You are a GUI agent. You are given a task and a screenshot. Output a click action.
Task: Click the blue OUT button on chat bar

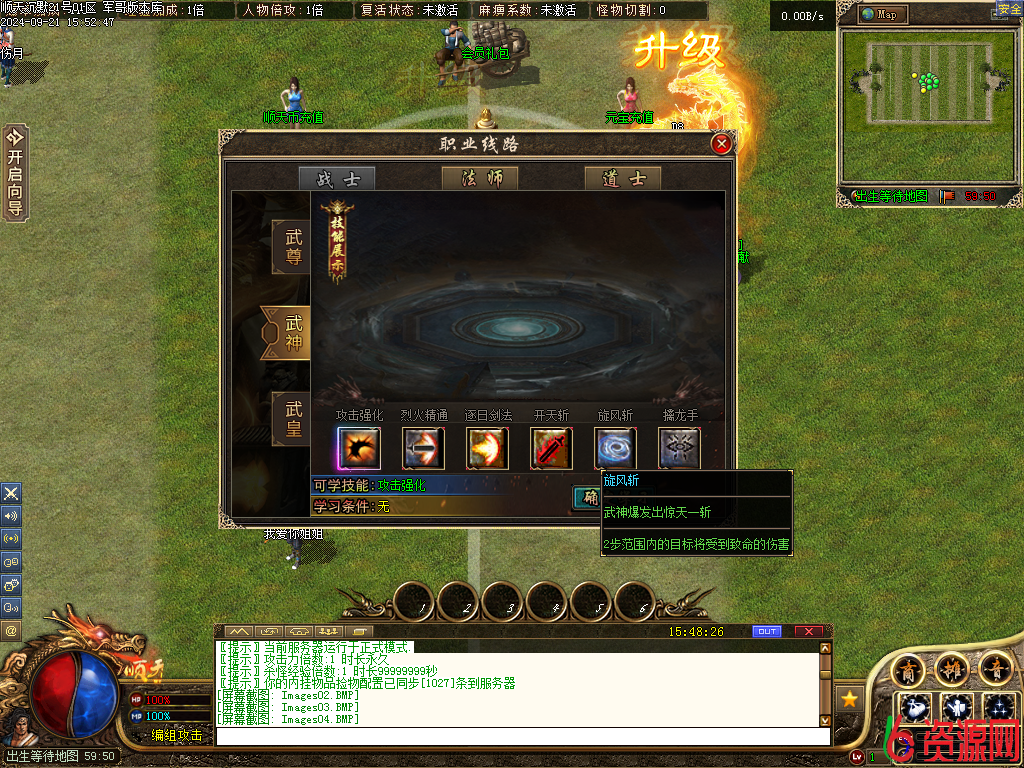coord(767,632)
